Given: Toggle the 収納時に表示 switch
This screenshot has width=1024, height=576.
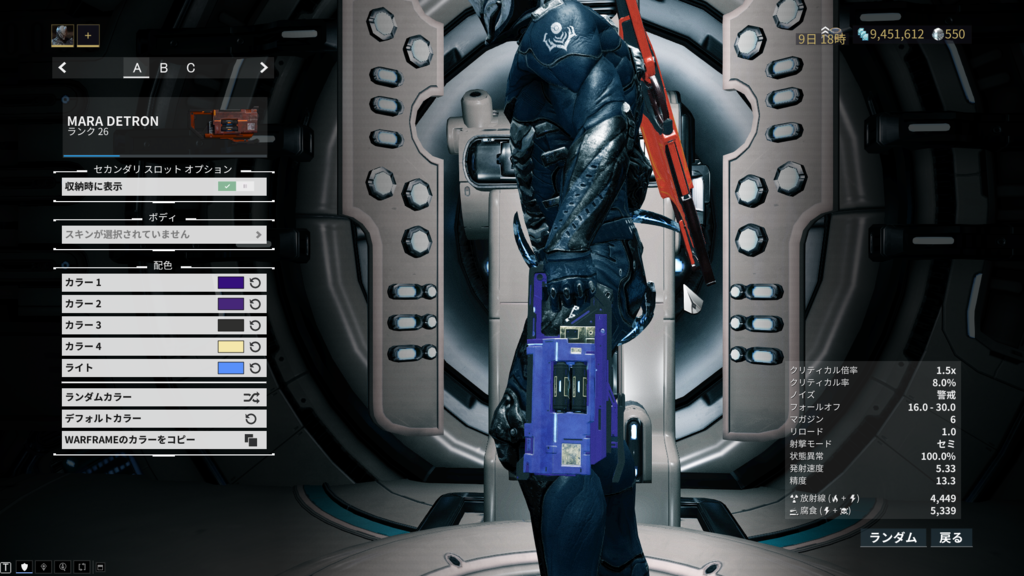Looking at the screenshot, I should [236, 186].
